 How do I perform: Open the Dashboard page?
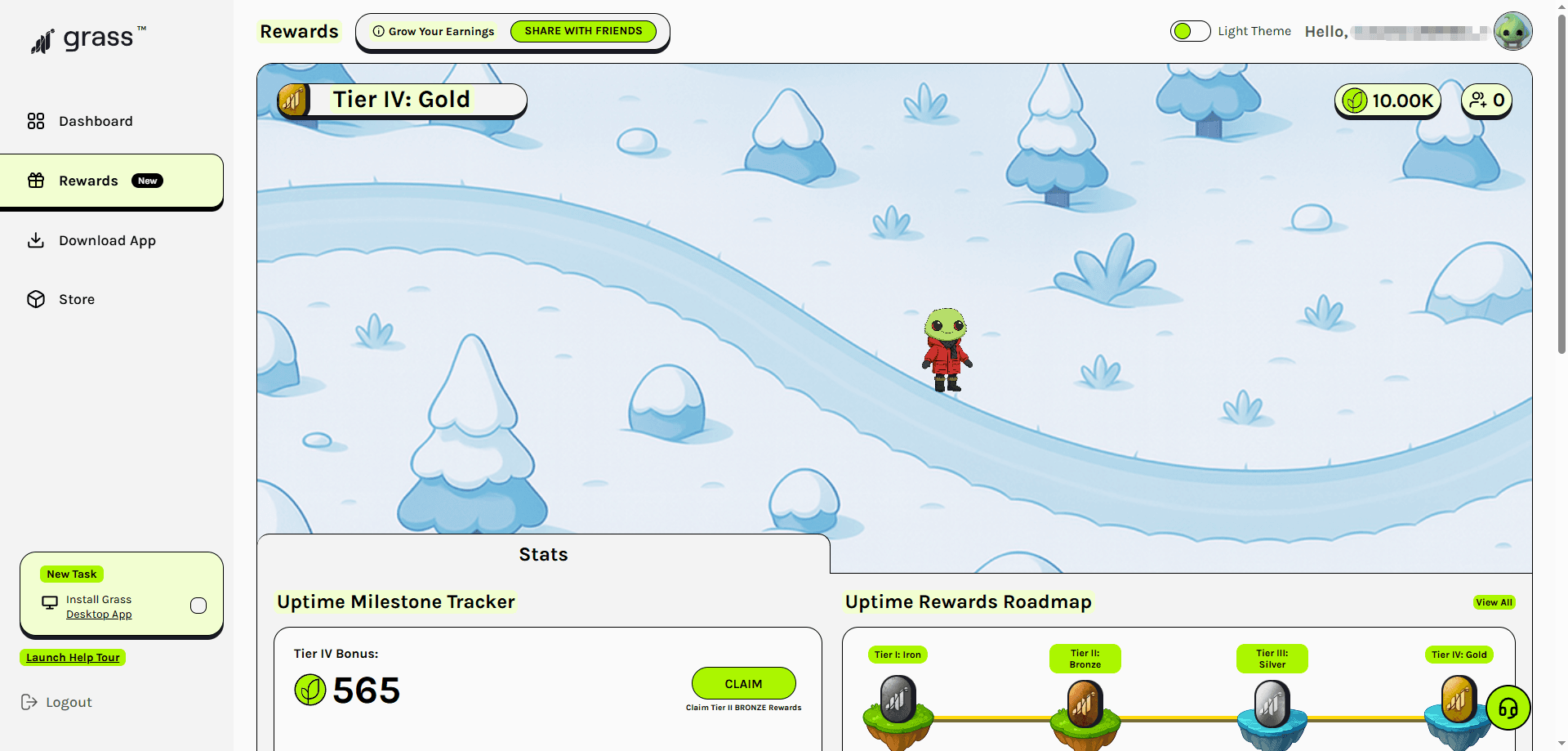pyautogui.click(x=95, y=121)
